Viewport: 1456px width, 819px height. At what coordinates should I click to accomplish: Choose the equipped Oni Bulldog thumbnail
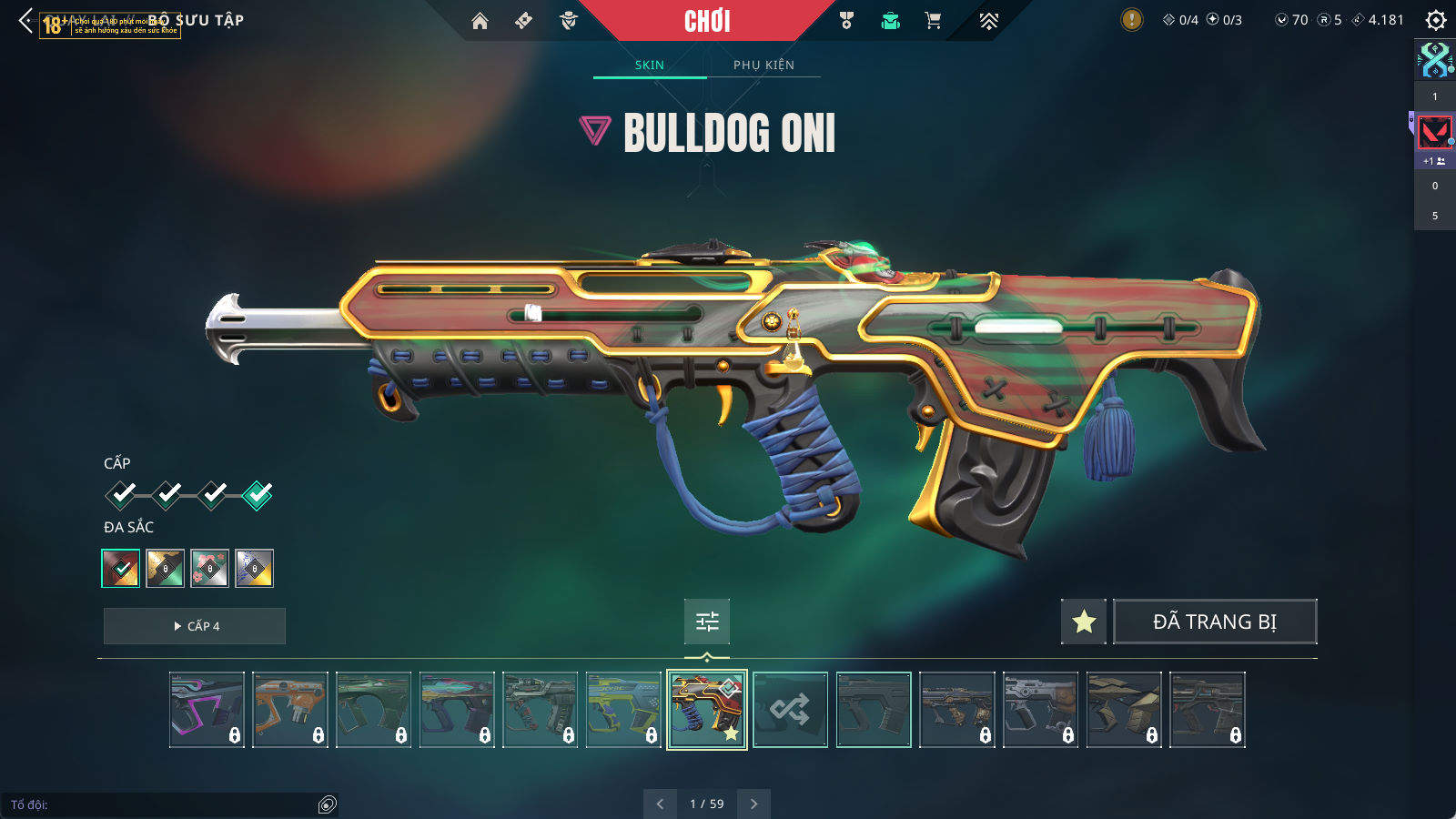point(707,710)
